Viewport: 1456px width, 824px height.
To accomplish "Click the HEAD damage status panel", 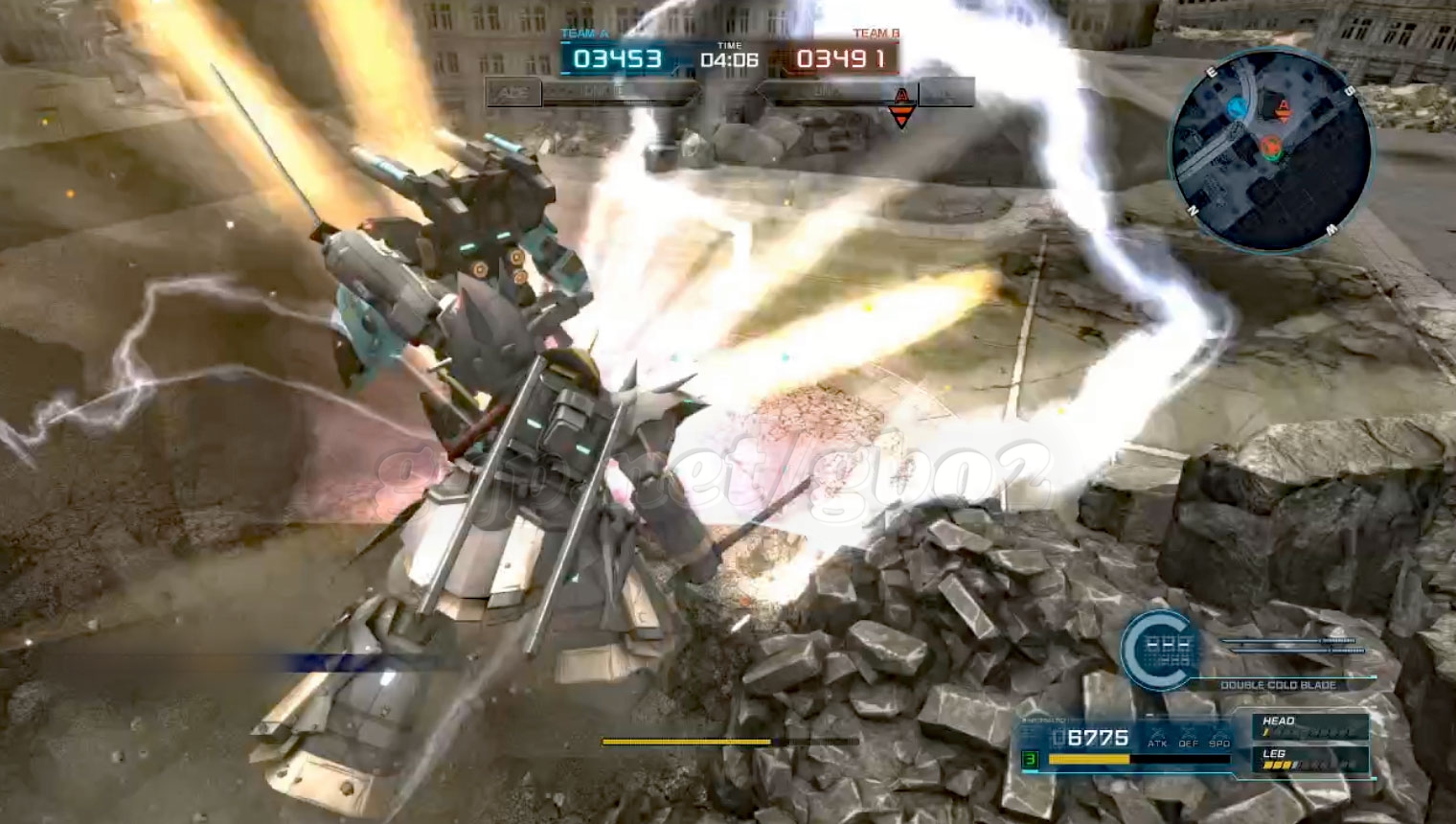I will (x=1310, y=727).
